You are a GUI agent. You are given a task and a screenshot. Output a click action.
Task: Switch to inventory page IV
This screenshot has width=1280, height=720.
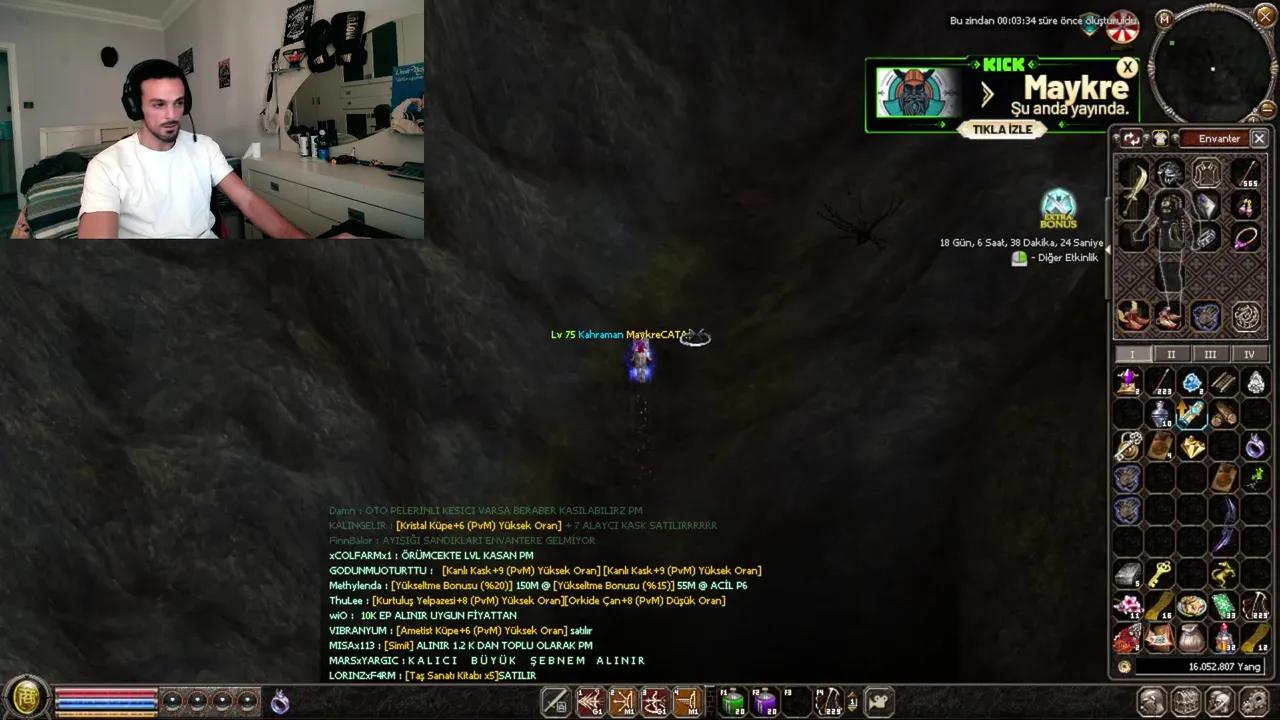1250,354
